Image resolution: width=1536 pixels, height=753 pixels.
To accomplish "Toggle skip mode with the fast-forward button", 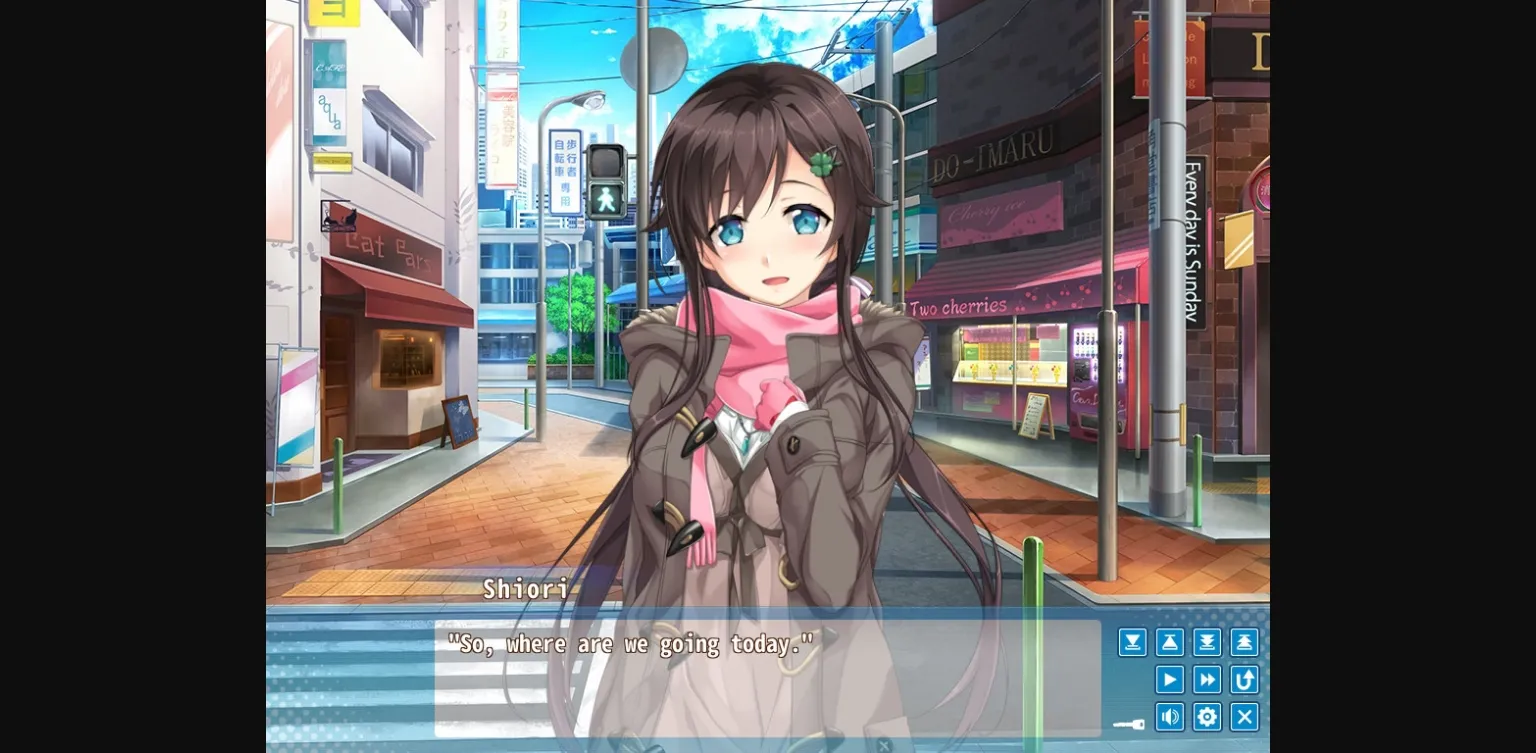I will click(x=1206, y=679).
